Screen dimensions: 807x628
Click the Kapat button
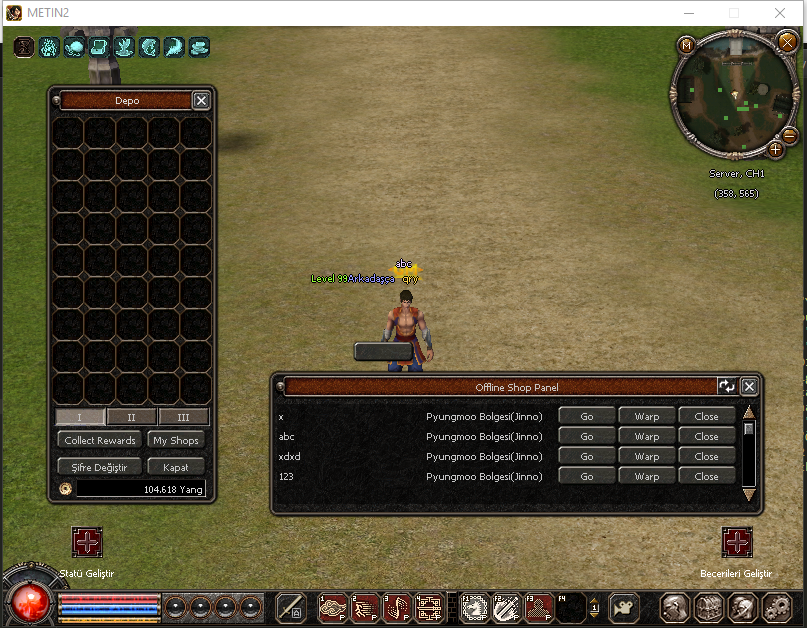(176, 467)
